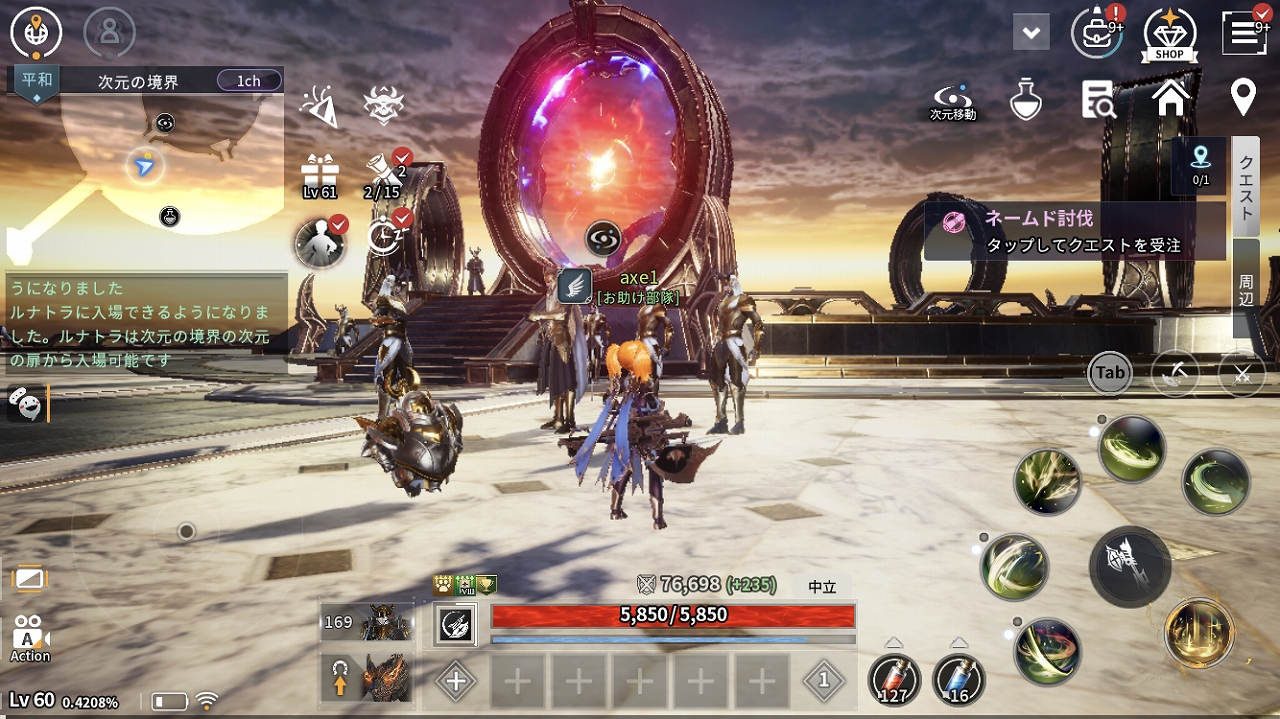
Task: Use the blue mana potion
Action: pyautogui.click(x=958, y=680)
